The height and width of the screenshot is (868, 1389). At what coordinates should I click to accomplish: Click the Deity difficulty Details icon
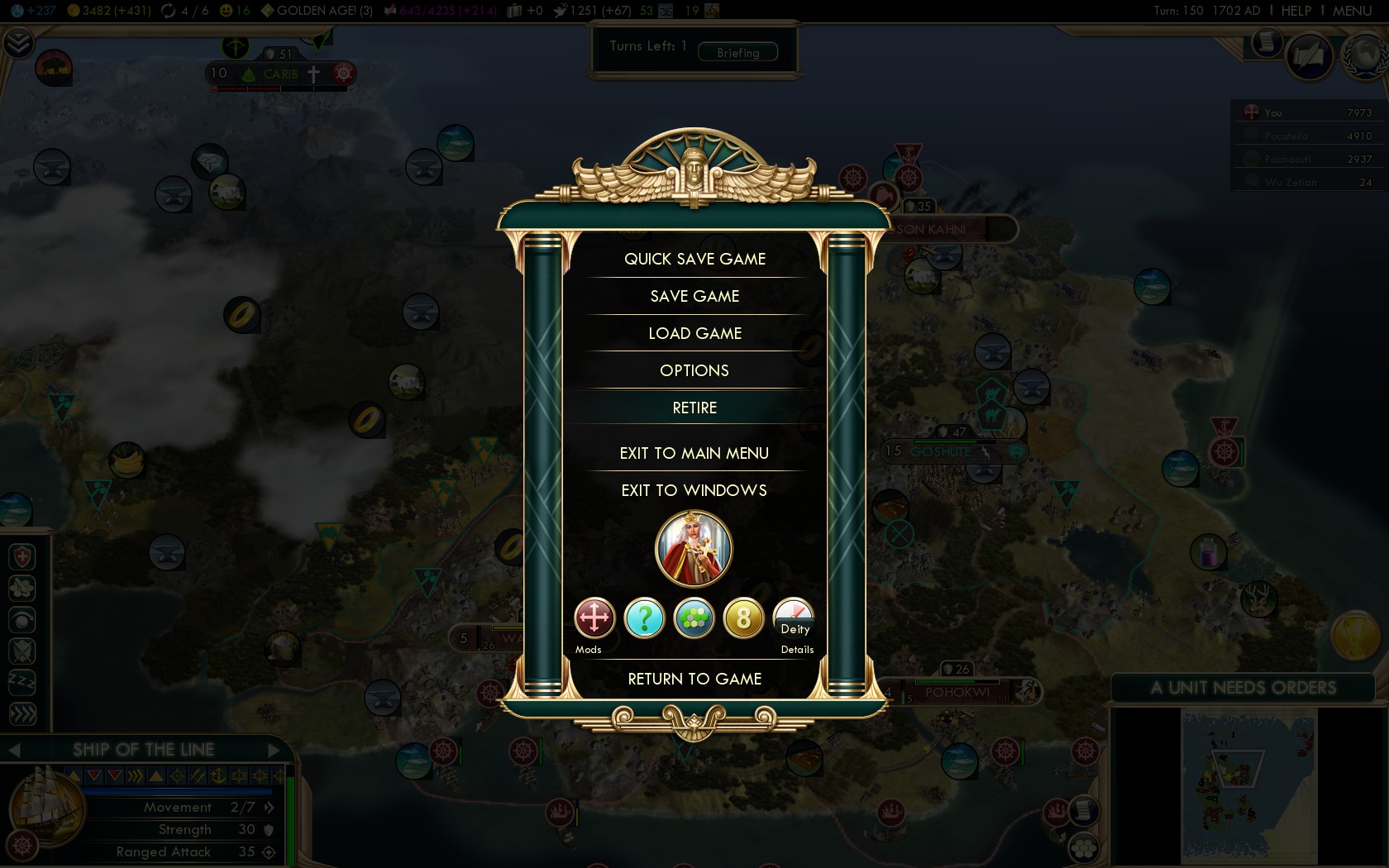pyautogui.click(x=794, y=618)
